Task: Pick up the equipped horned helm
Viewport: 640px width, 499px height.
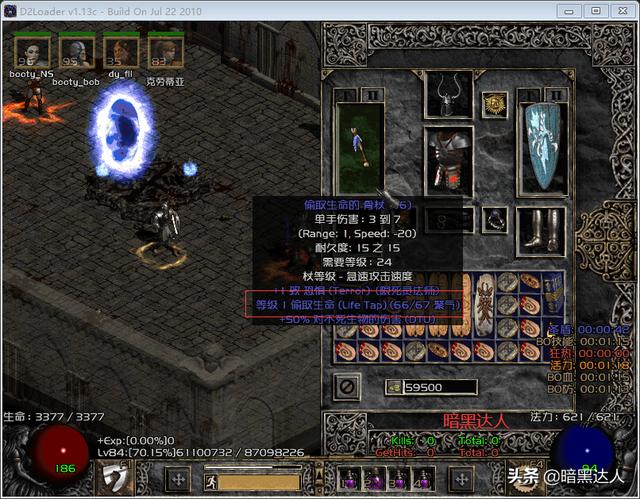Action: tap(449, 93)
